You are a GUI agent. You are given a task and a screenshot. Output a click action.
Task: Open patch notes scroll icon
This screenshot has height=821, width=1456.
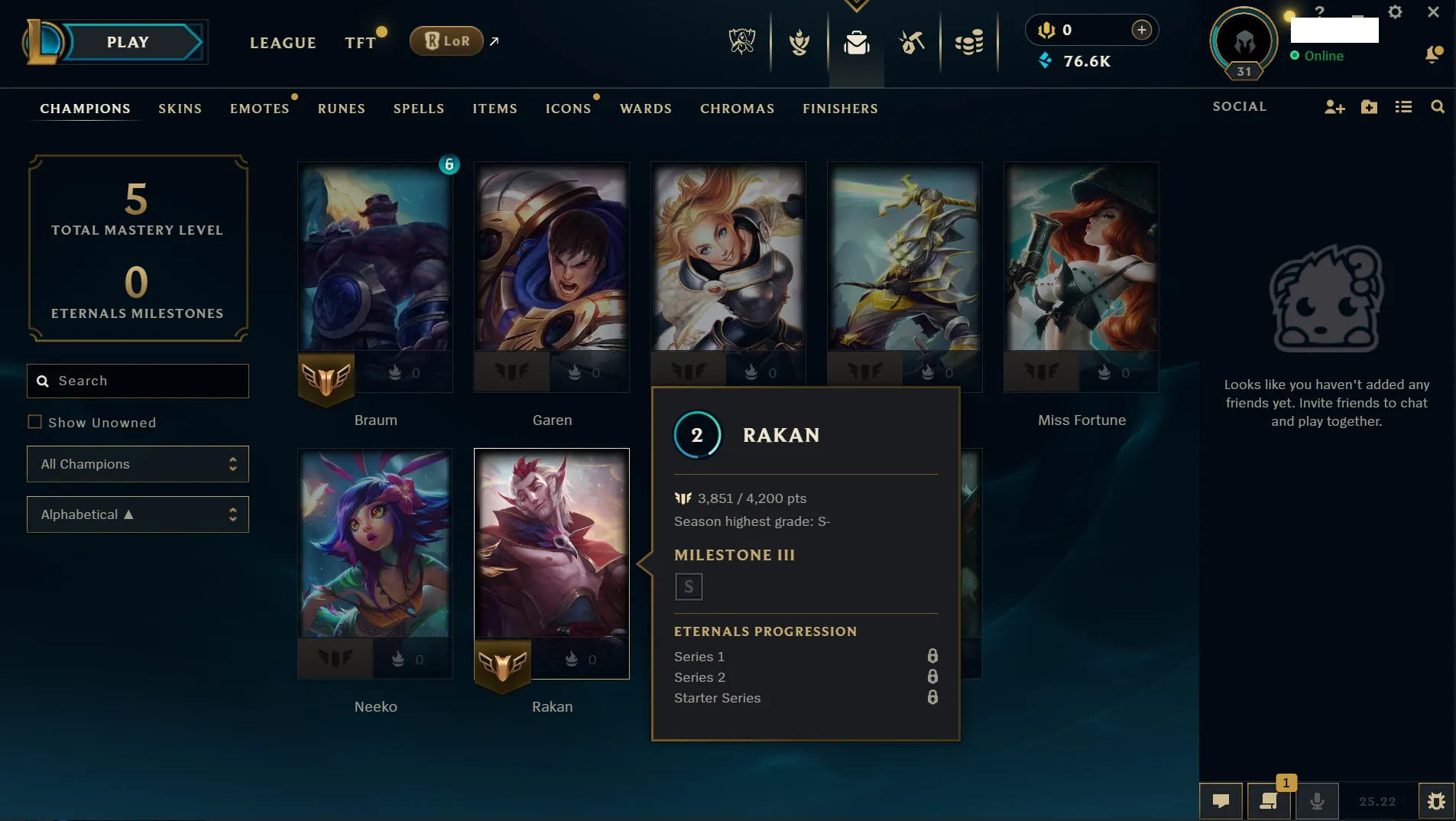tap(1268, 801)
